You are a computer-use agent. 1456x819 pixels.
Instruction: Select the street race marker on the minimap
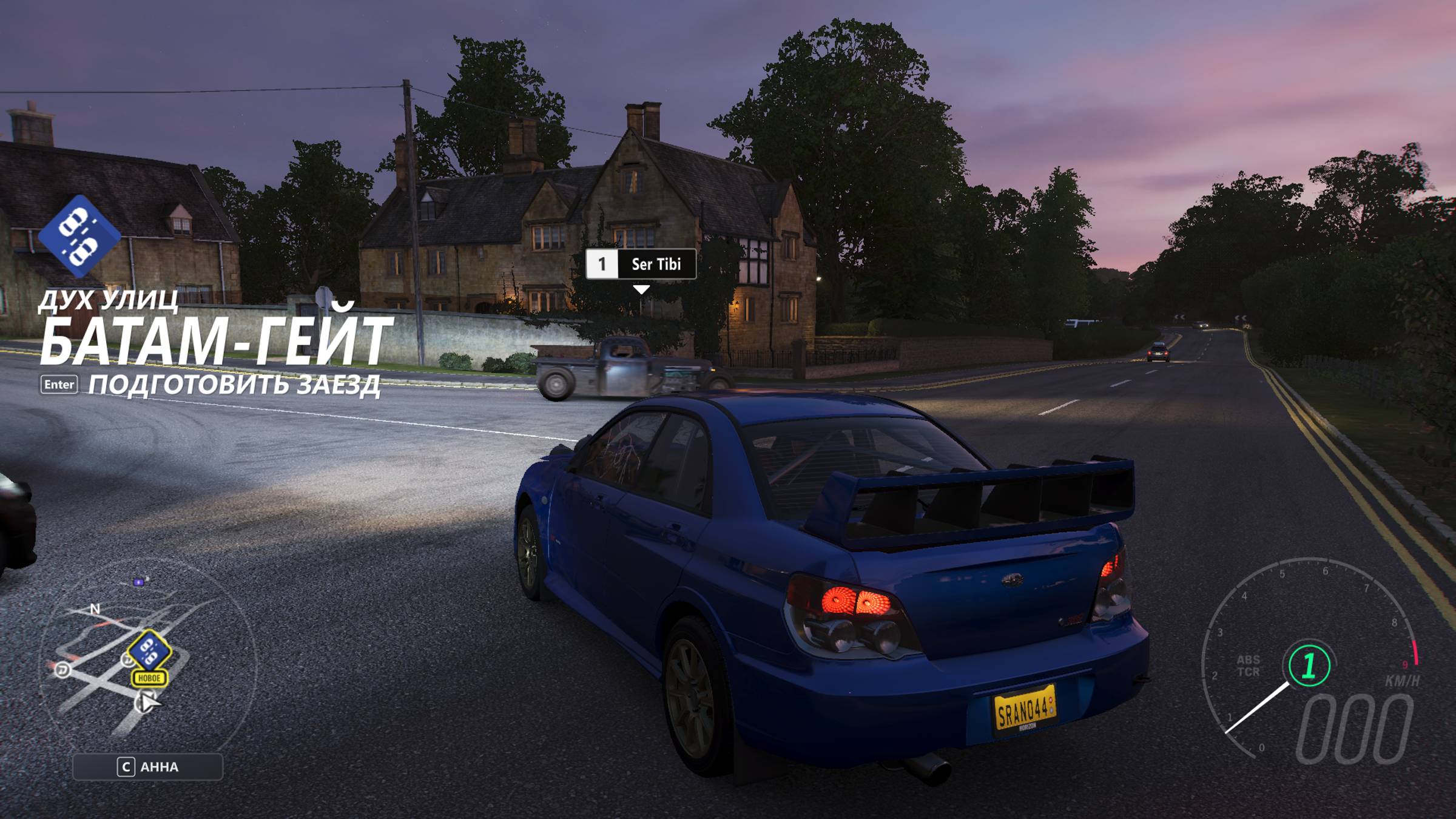click(149, 650)
